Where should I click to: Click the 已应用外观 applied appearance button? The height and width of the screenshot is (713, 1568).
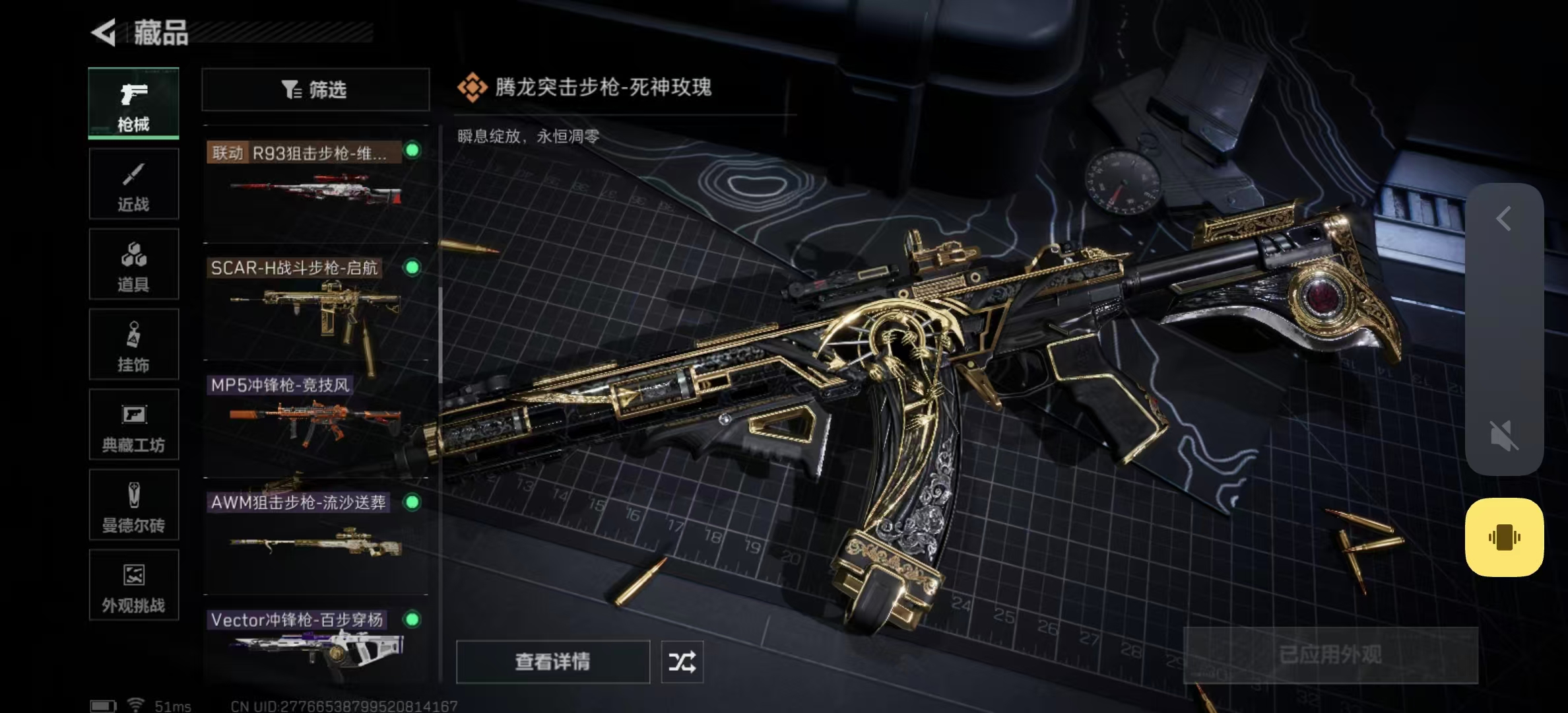[x=1332, y=654]
